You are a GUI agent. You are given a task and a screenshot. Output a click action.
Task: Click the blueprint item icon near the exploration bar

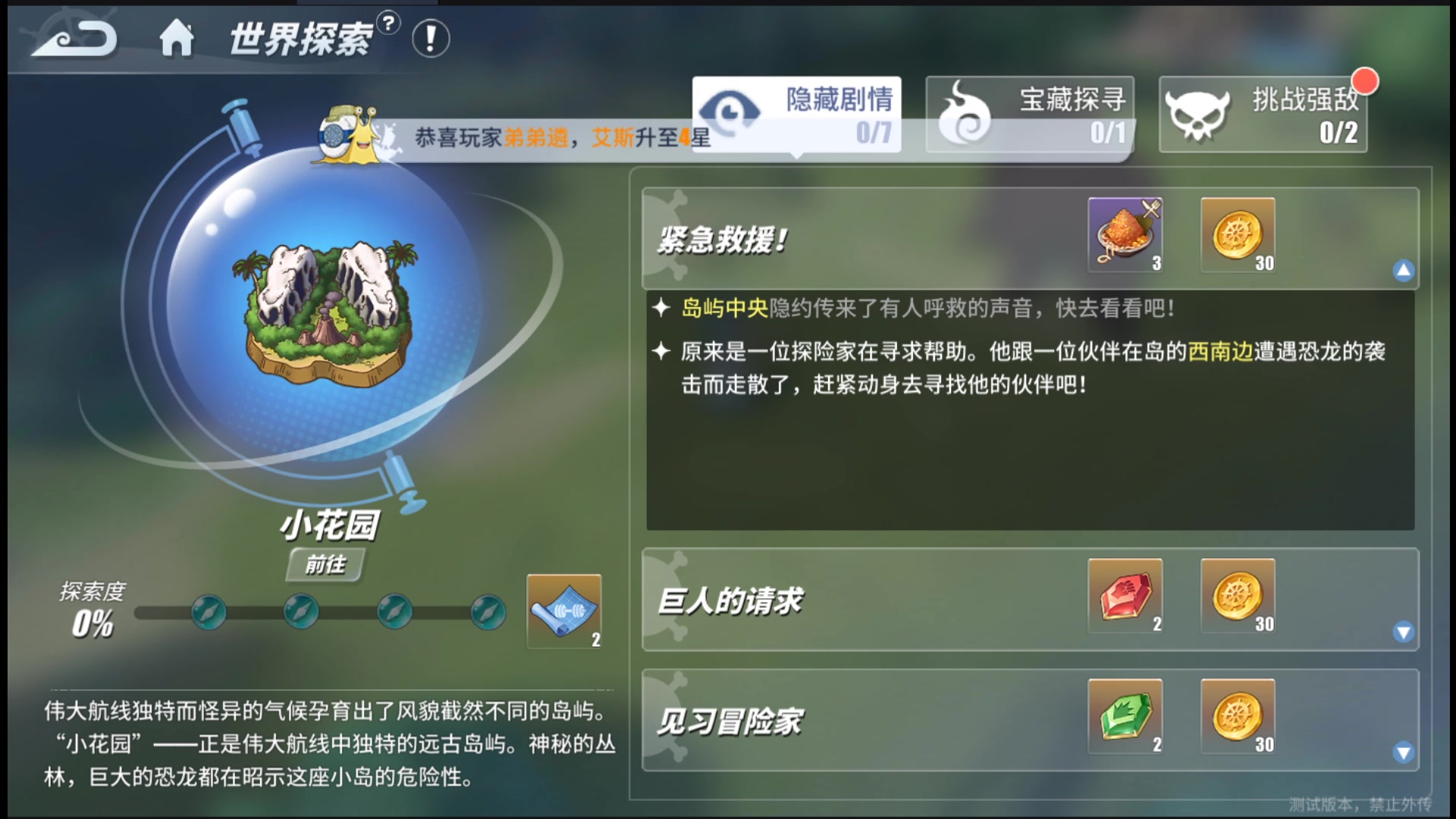[x=564, y=611]
